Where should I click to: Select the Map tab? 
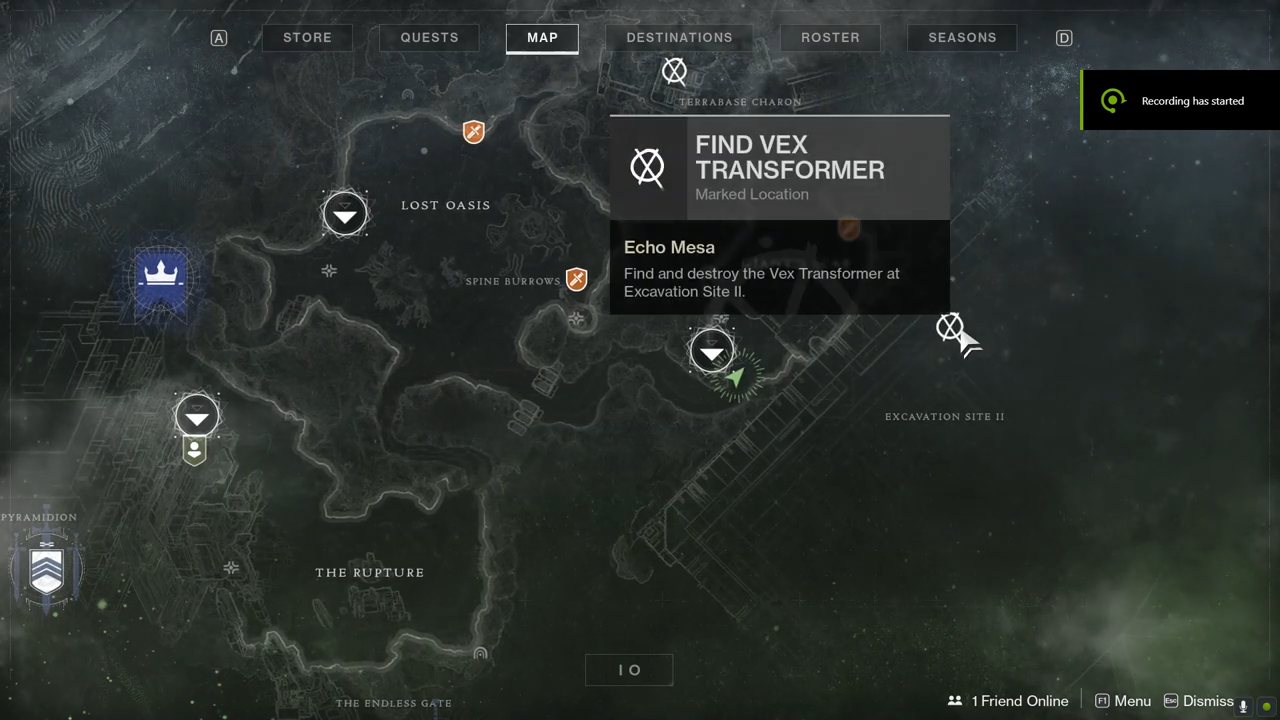[x=542, y=38]
